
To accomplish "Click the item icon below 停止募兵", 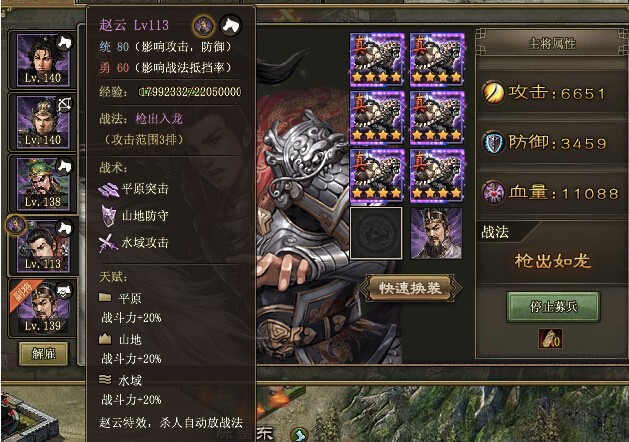I will [x=551, y=339].
